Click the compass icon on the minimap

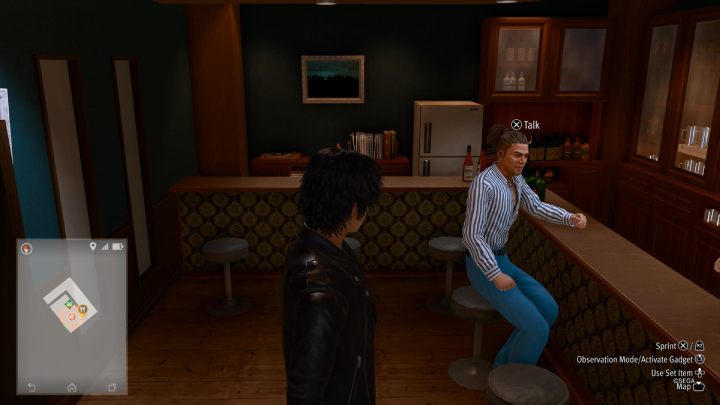click(28, 247)
